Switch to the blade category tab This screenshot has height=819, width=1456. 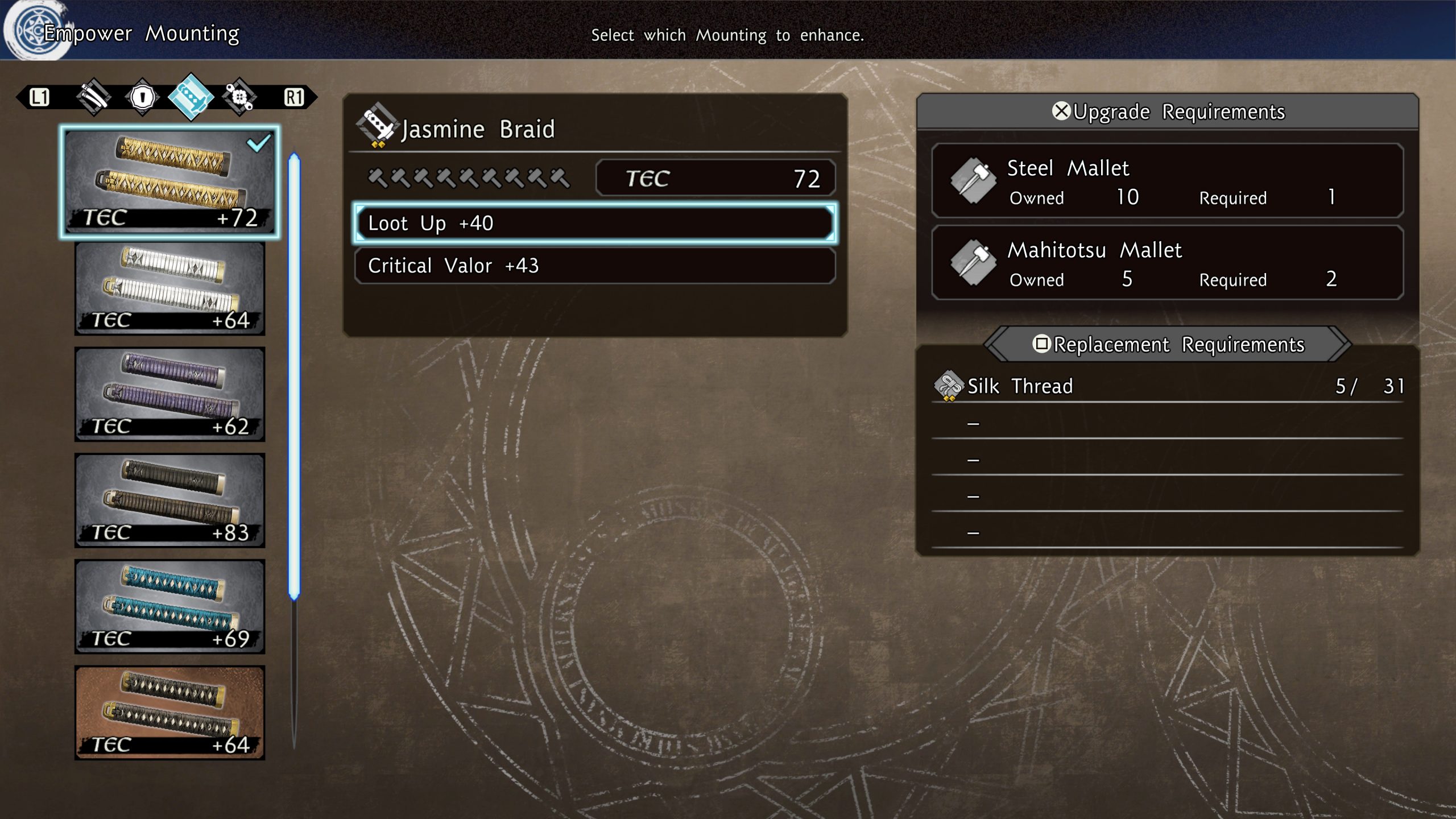pyautogui.click(x=94, y=97)
